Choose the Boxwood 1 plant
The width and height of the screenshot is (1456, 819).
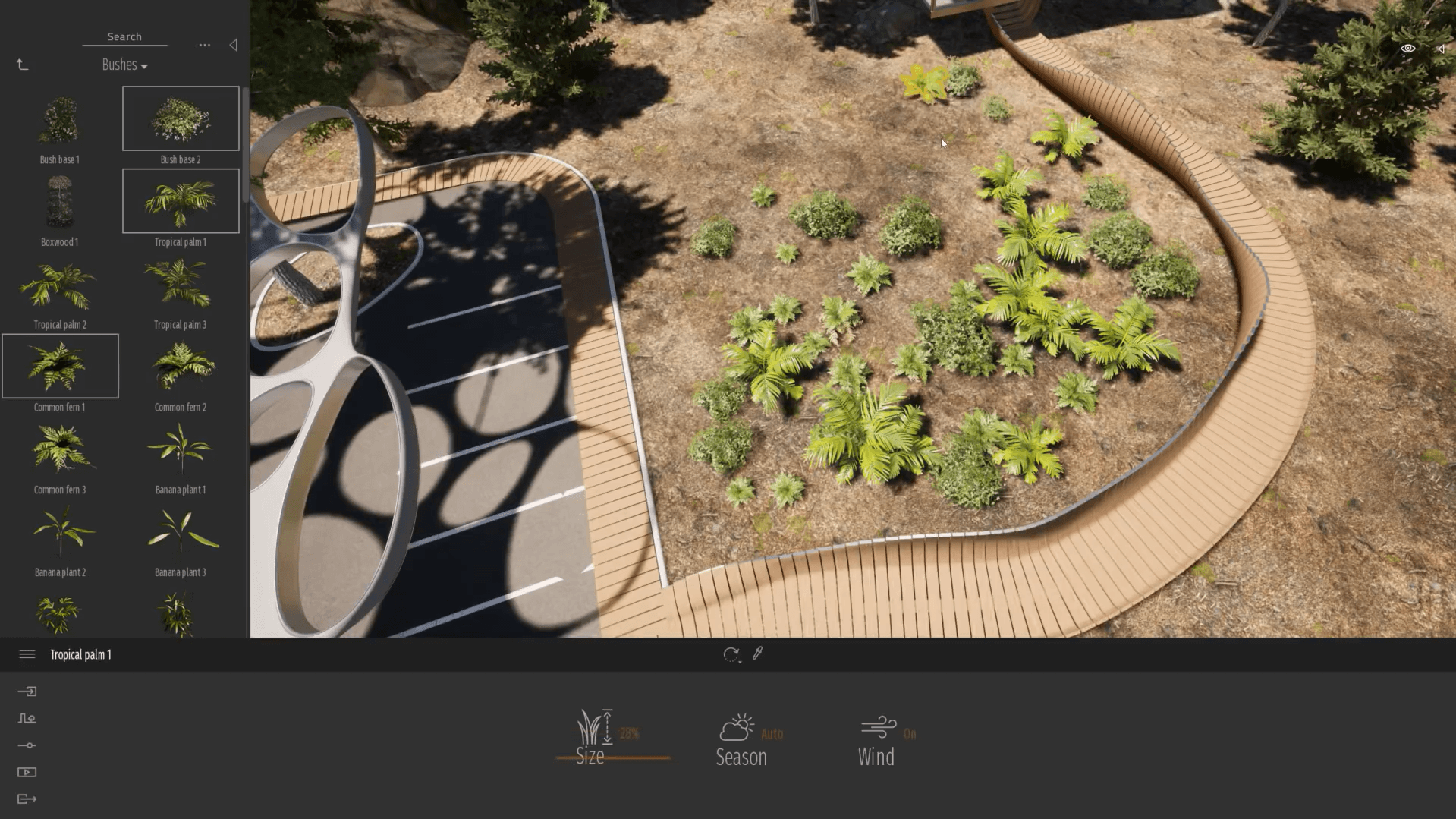(x=60, y=202)
